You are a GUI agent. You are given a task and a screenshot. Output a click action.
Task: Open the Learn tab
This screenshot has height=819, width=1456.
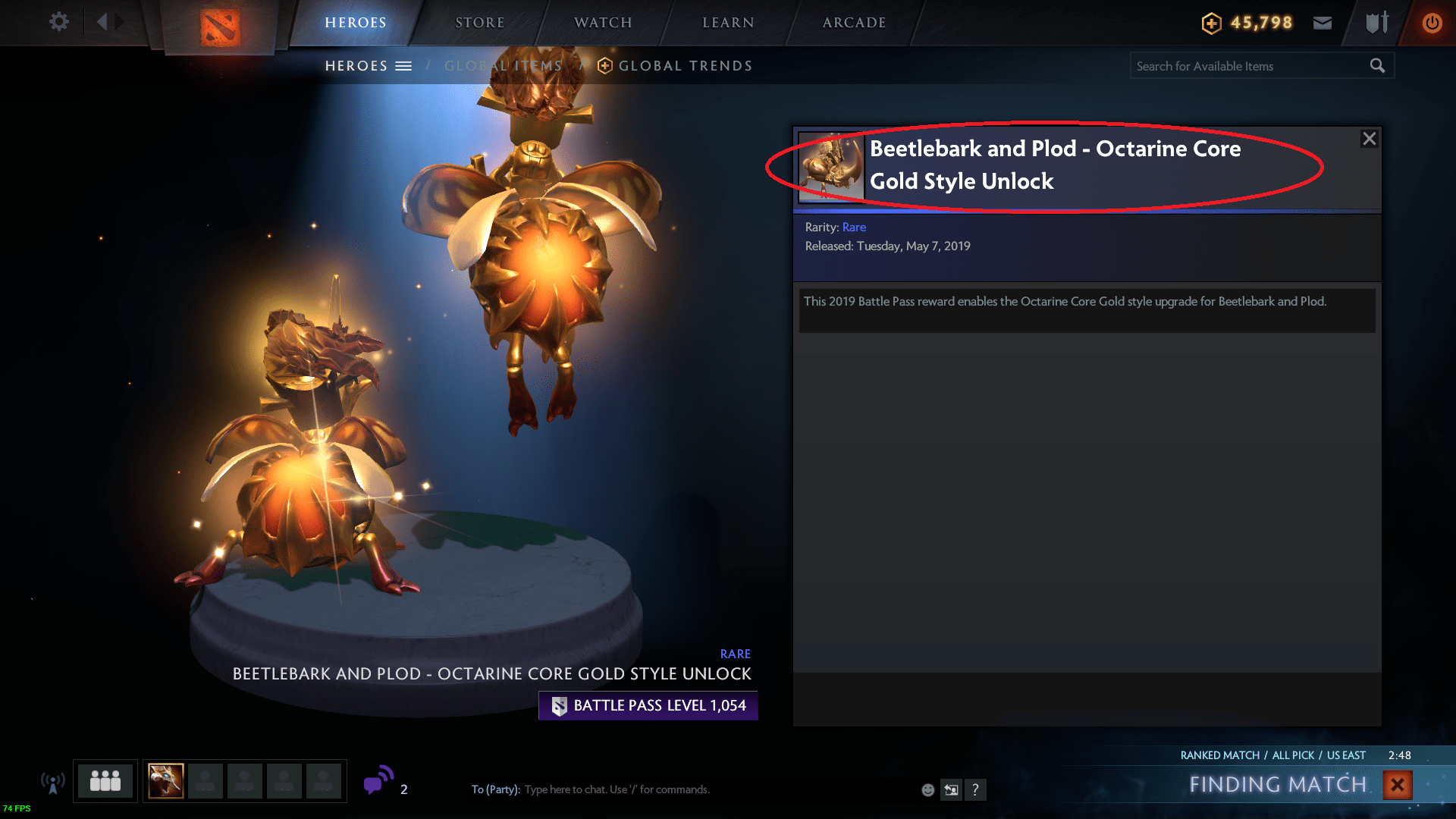[x=728, y=23]
